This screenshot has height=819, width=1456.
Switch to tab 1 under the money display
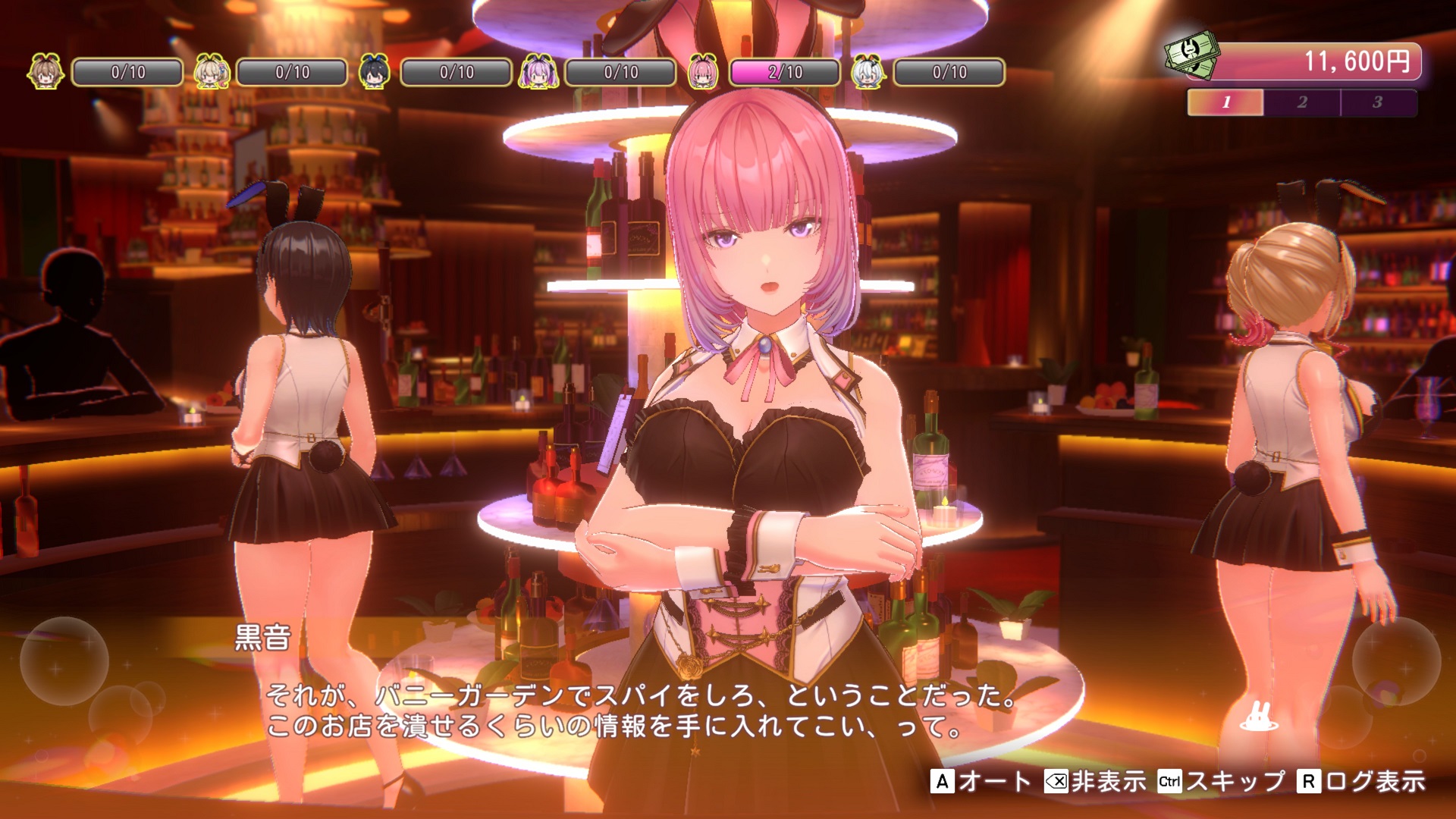1225,102
